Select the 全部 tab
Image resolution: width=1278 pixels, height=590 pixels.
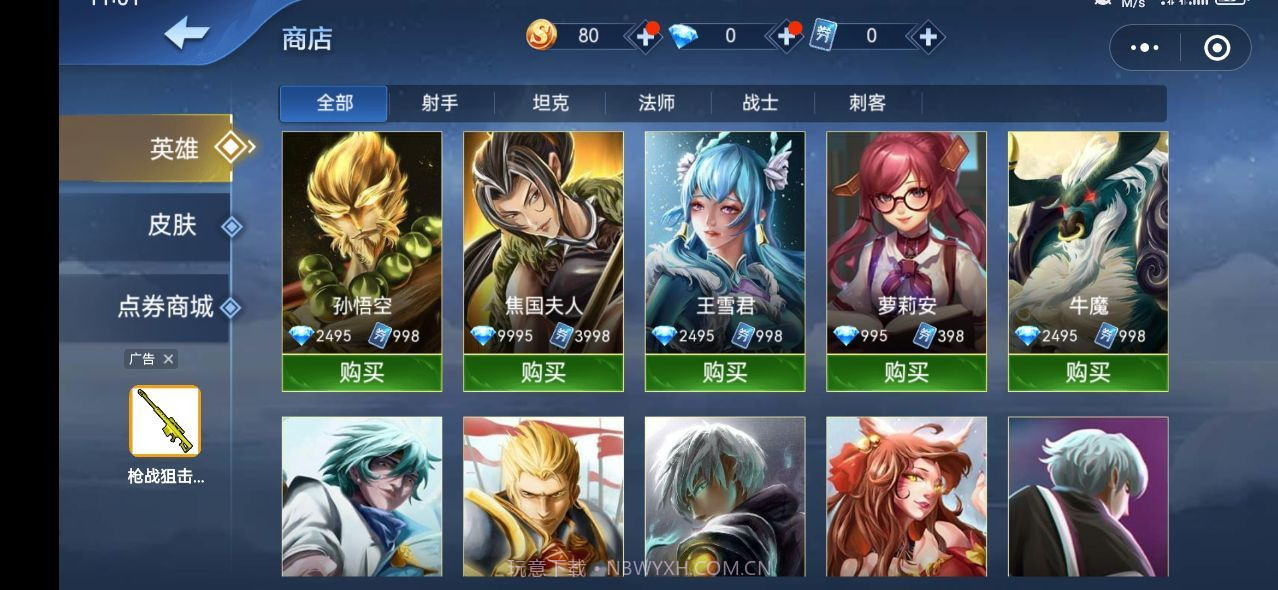[334, 103]
